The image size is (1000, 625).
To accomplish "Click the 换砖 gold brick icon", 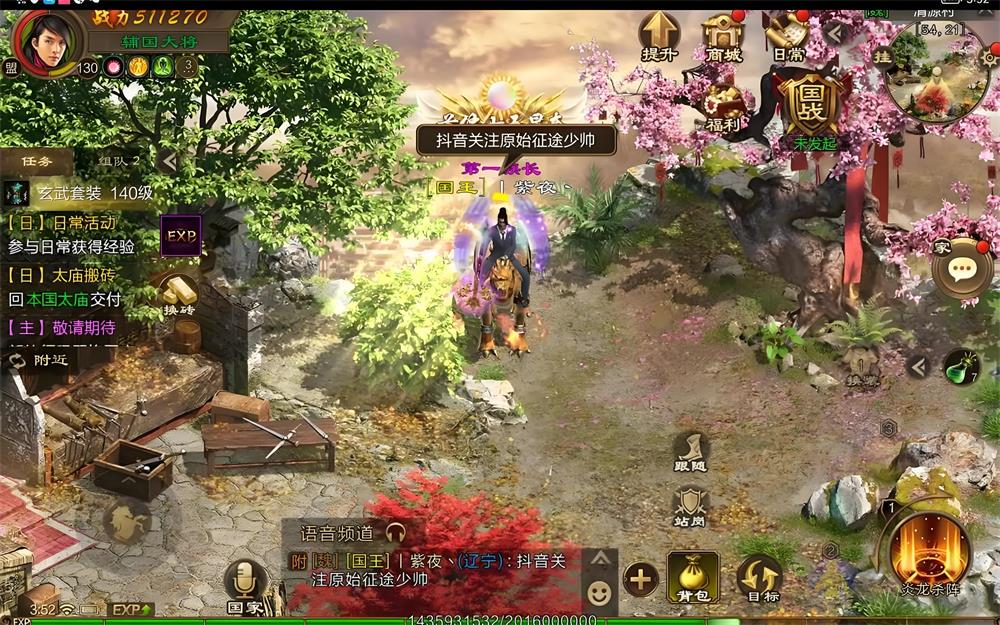I will coord(178,293).
